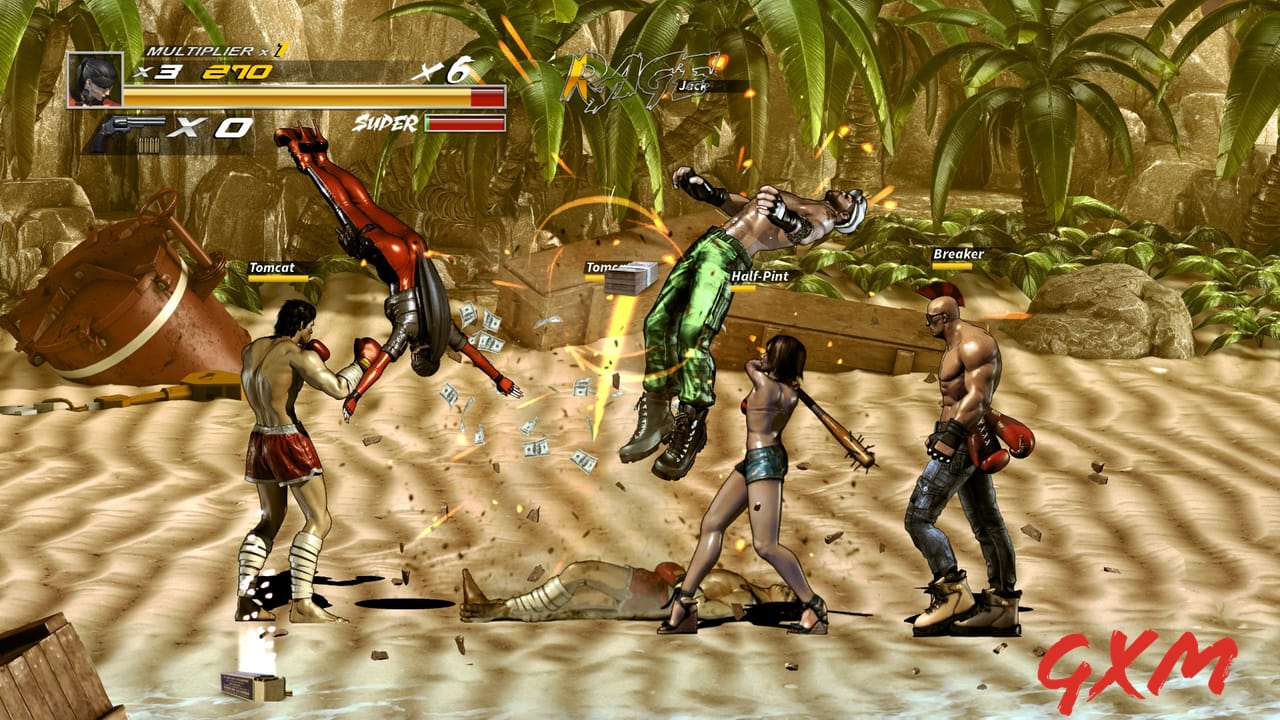Click the MULTIPLIER x1 indicator

click(x=214, y=50)
